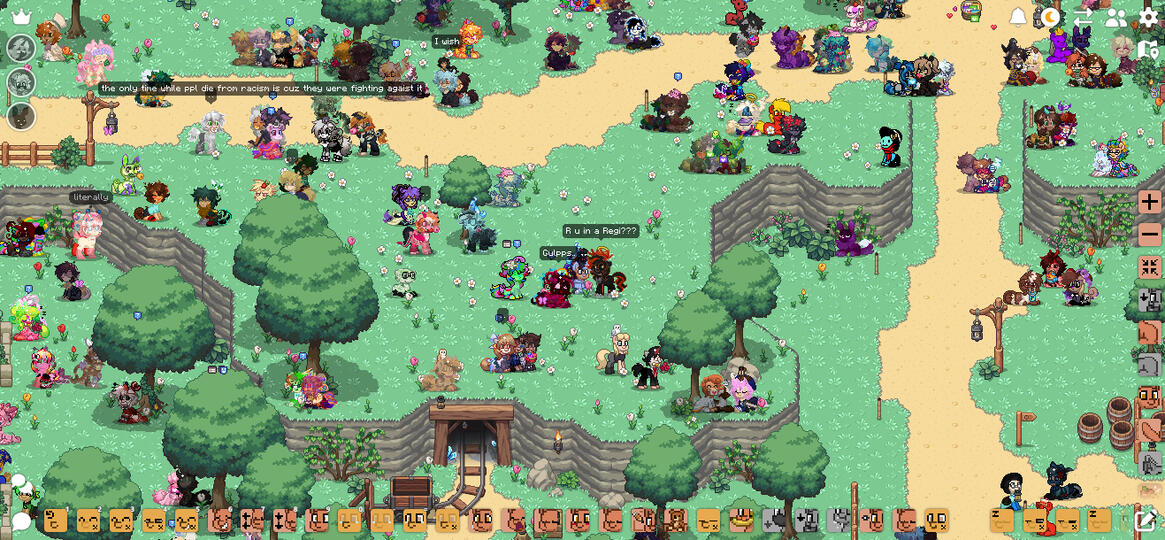Zoom in with the plus button
This screenshot has width=1165, height=540.
click(1149, 202)
